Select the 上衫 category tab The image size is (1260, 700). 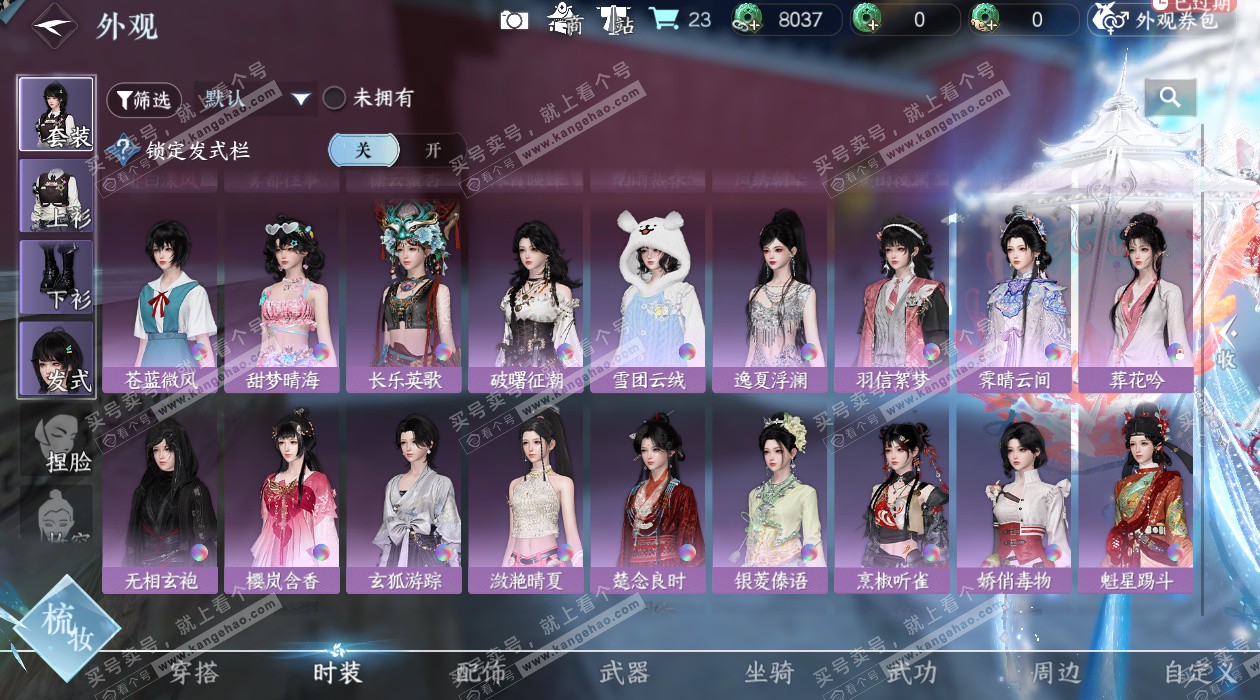click(57, 195)
